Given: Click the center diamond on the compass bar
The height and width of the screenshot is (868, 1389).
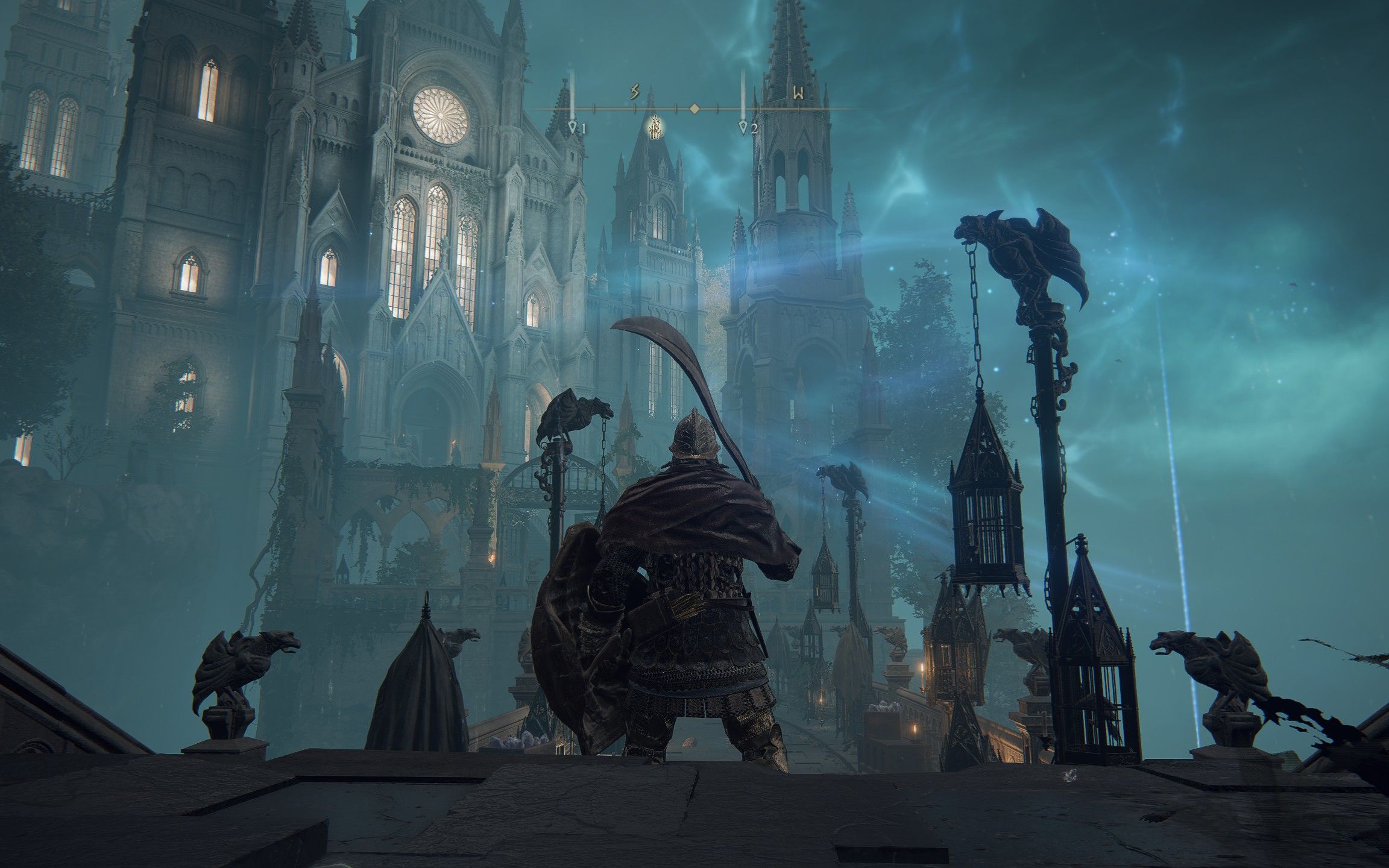Looking at the screenshot, I should click(x=694, y=108).
